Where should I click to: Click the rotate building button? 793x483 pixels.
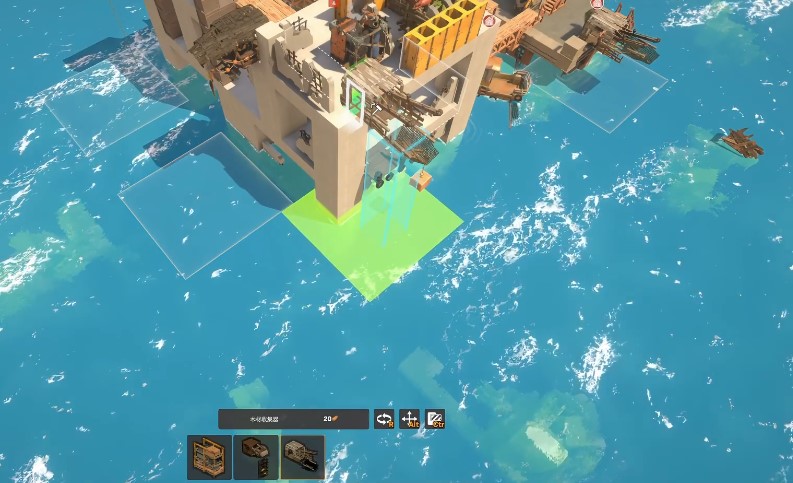pos(384,419)
